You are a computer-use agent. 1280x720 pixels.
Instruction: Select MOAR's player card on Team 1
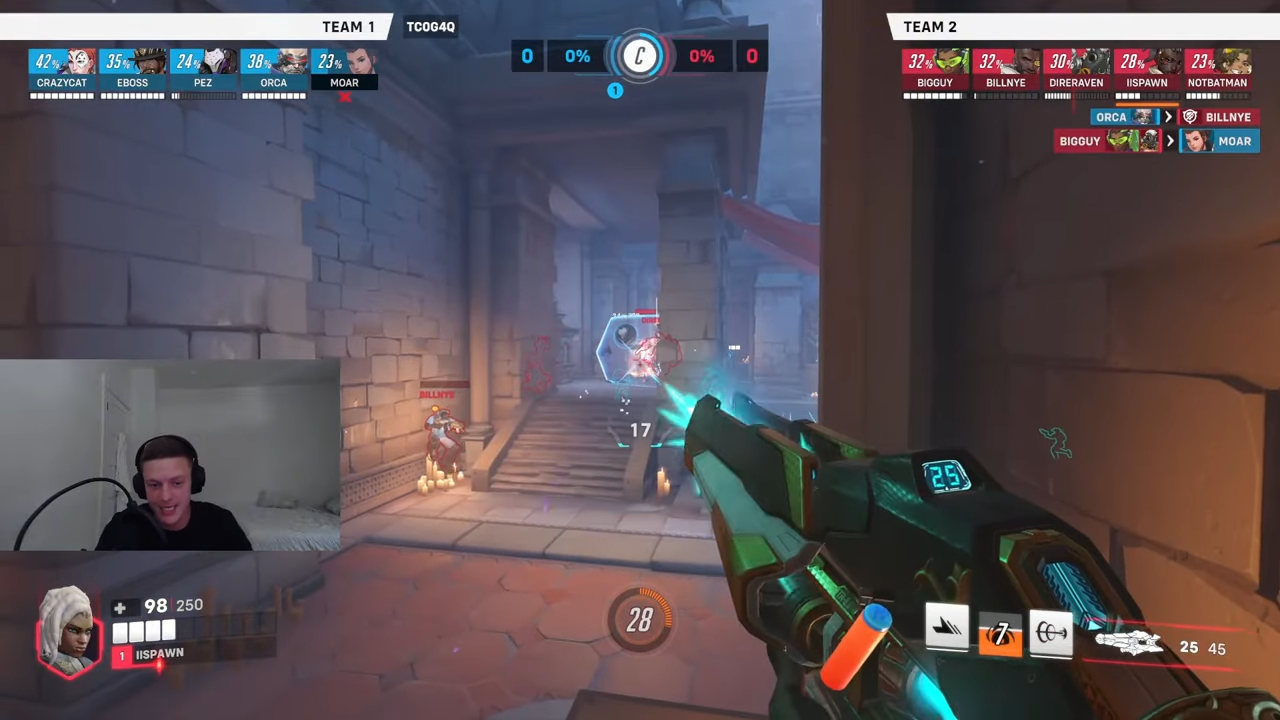(344, 68)
